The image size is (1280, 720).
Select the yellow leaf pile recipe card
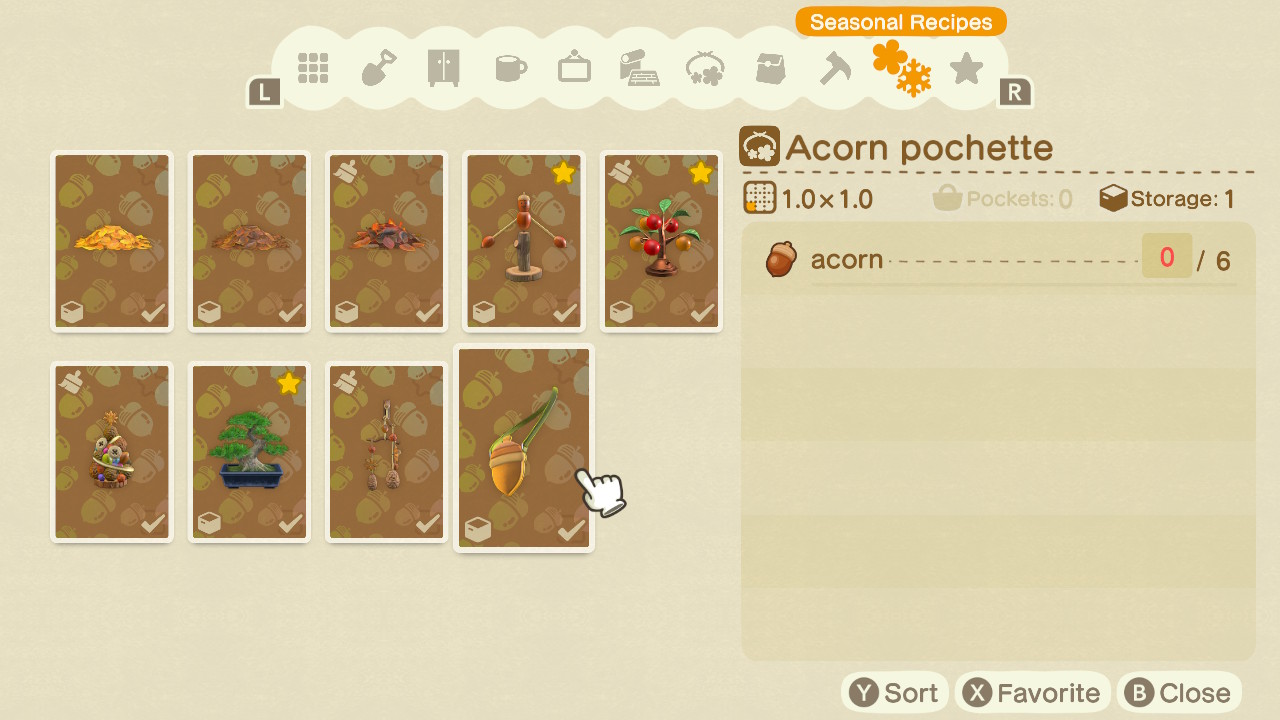(x=112, y=241)
